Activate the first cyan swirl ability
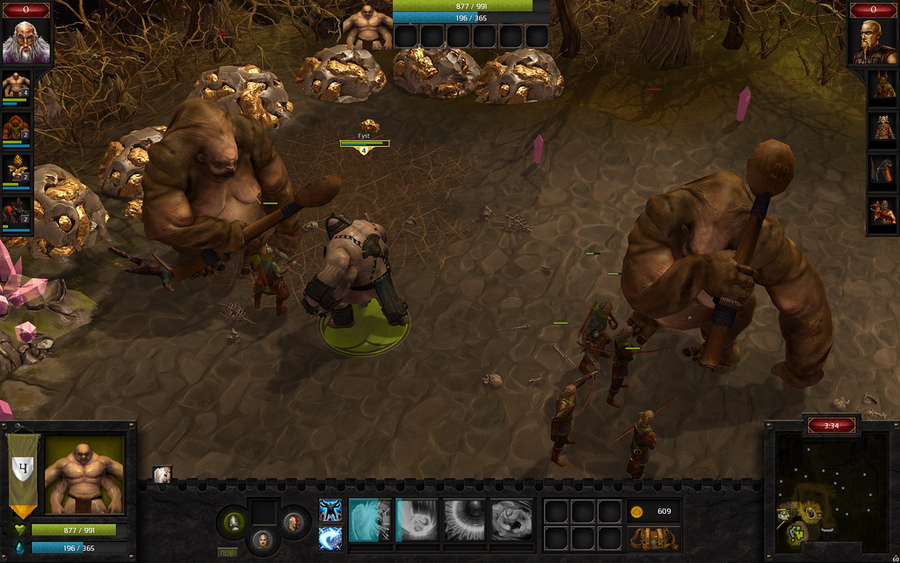 click(369, 520)
